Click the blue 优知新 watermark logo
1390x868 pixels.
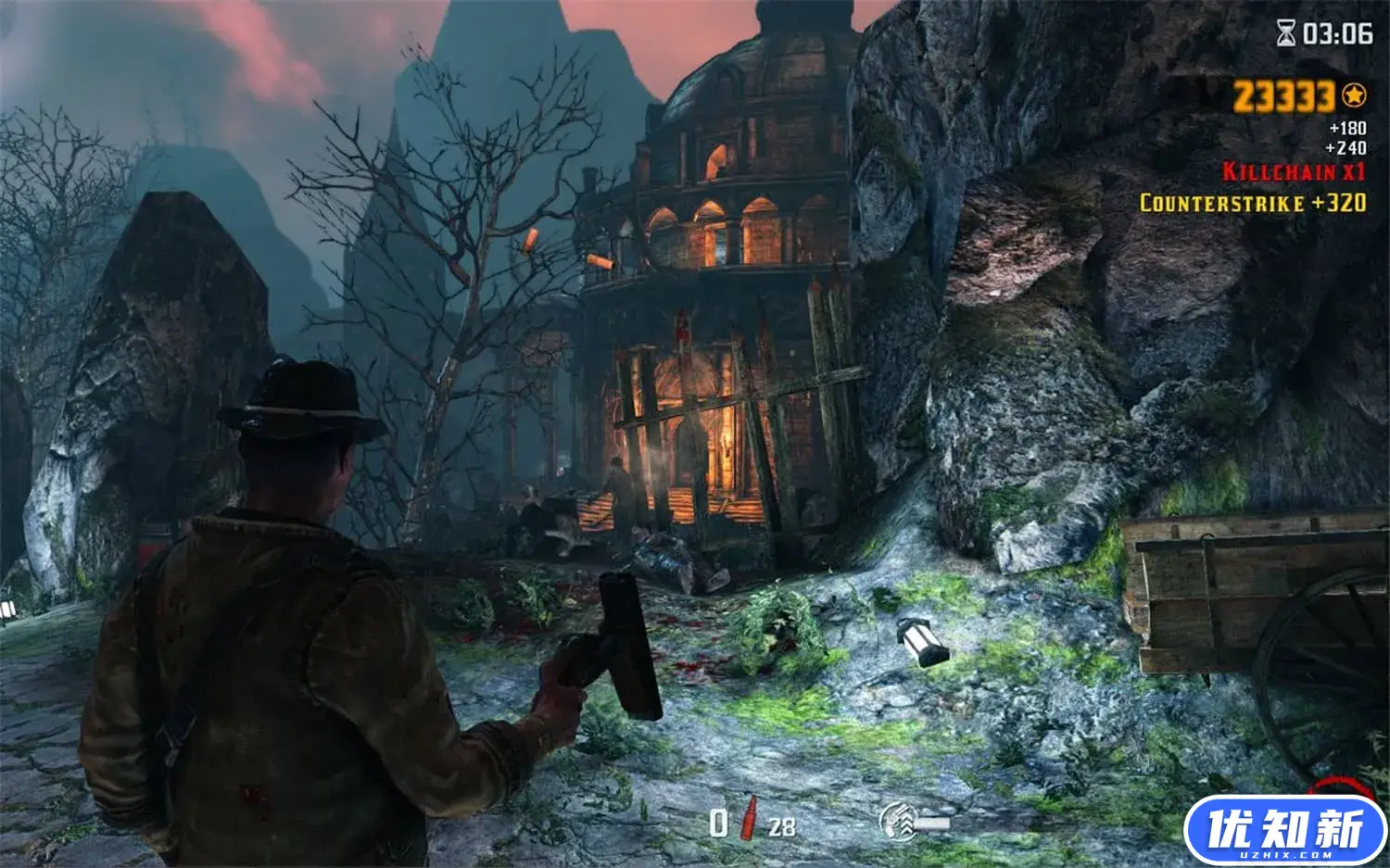[1284, 830]
